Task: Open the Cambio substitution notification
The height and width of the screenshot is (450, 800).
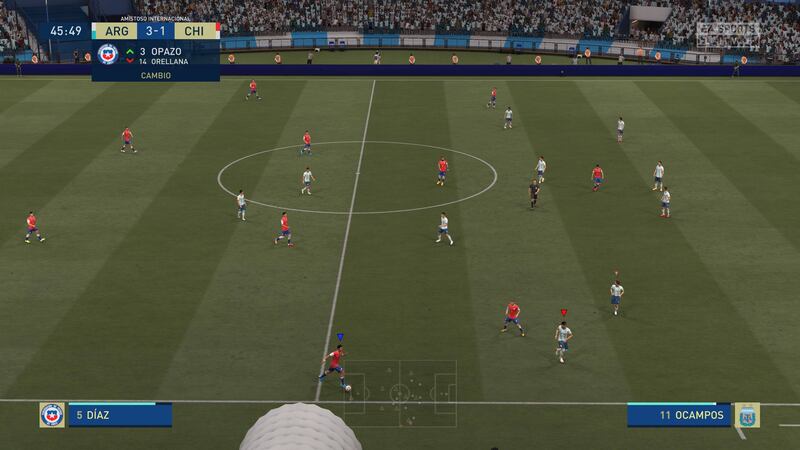Action: (155, 61)
